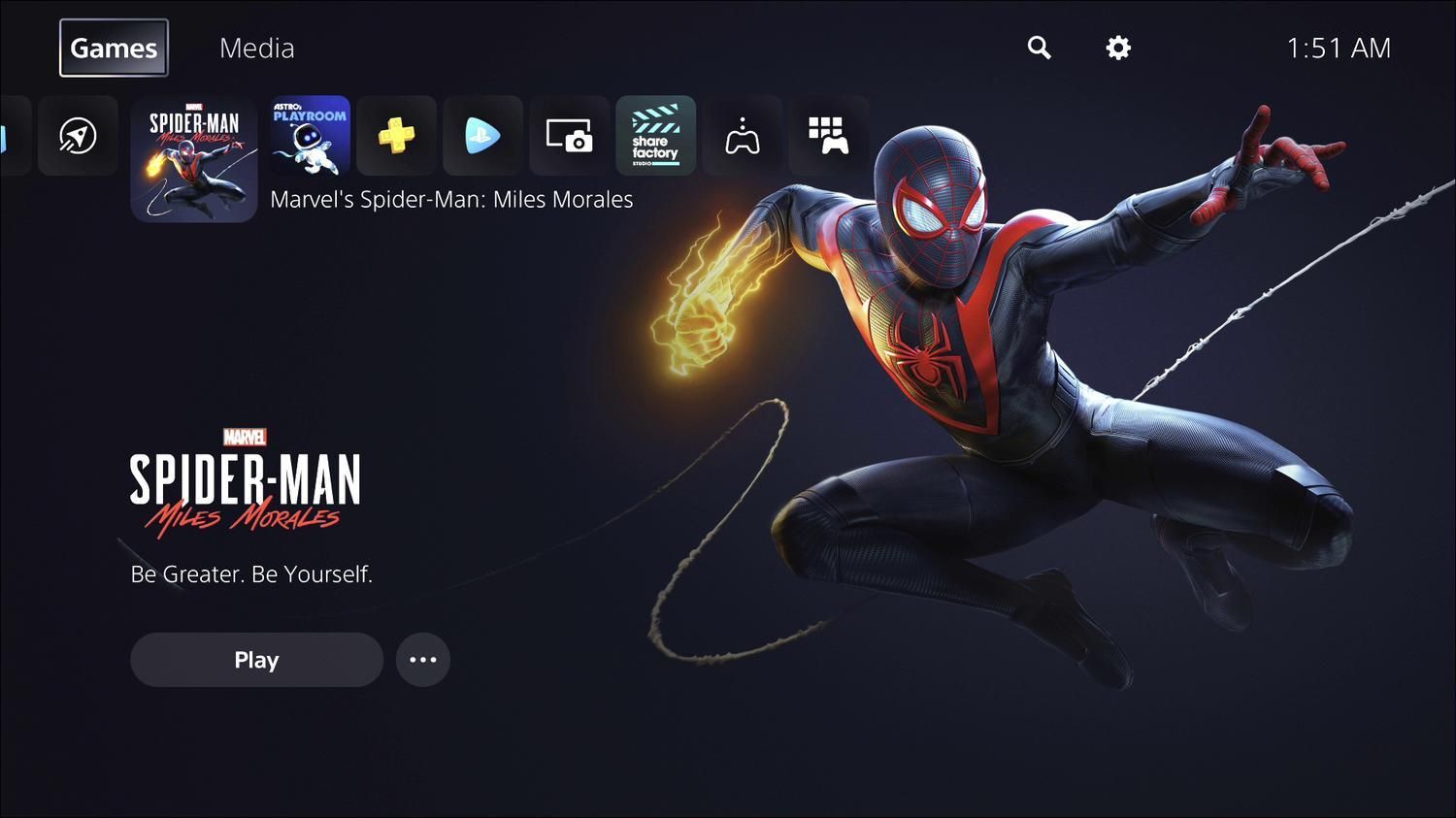Open the search magnifier
Viewport: 1456px width, 818px height.
[x=1039, y=47]
